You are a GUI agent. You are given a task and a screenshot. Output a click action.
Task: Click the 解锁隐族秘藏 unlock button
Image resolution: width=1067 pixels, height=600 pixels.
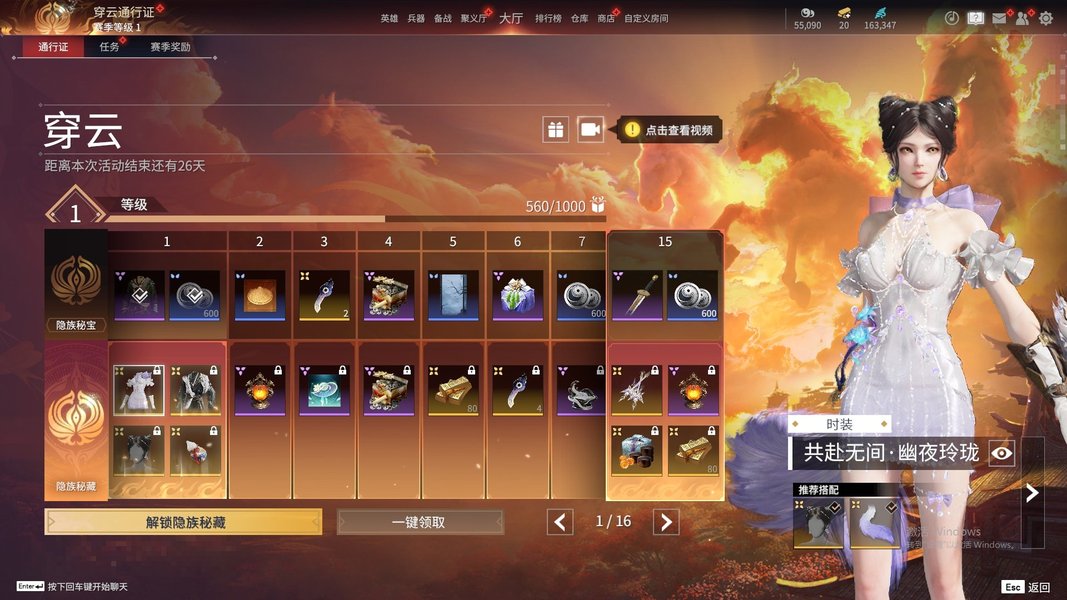pos(183,522)
